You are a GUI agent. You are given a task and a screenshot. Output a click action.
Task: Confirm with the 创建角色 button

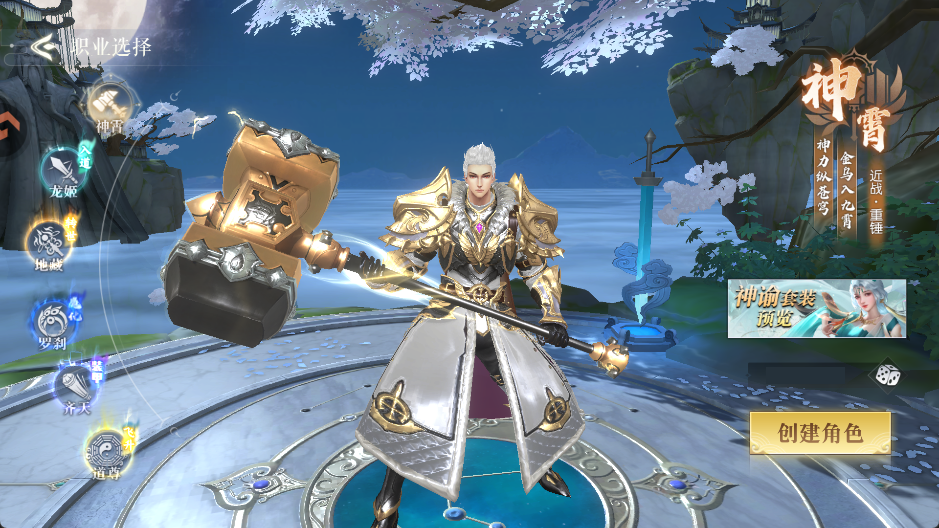tap(820, 433)
